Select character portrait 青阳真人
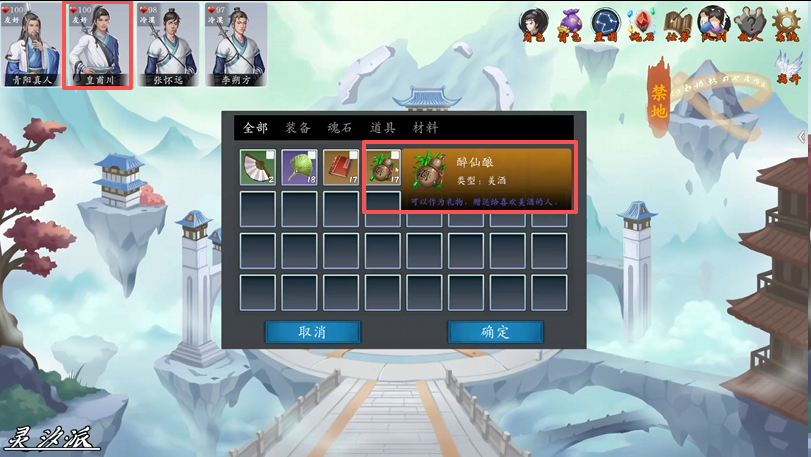The width and height of the screenshot is (811, 457). point(29,45)
